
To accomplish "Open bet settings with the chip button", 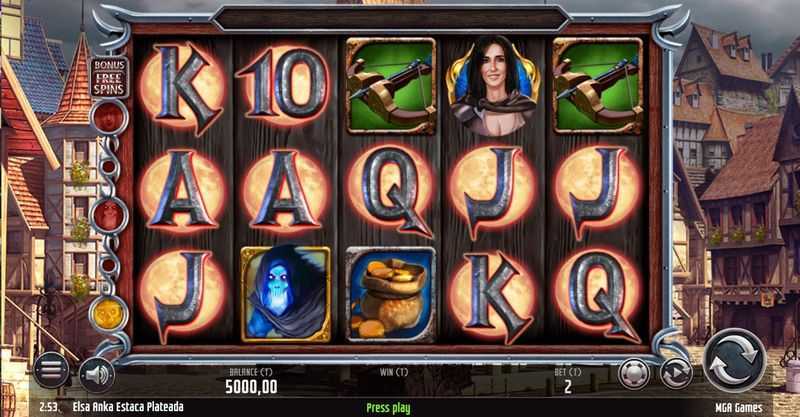I will (x=634, y=373).
